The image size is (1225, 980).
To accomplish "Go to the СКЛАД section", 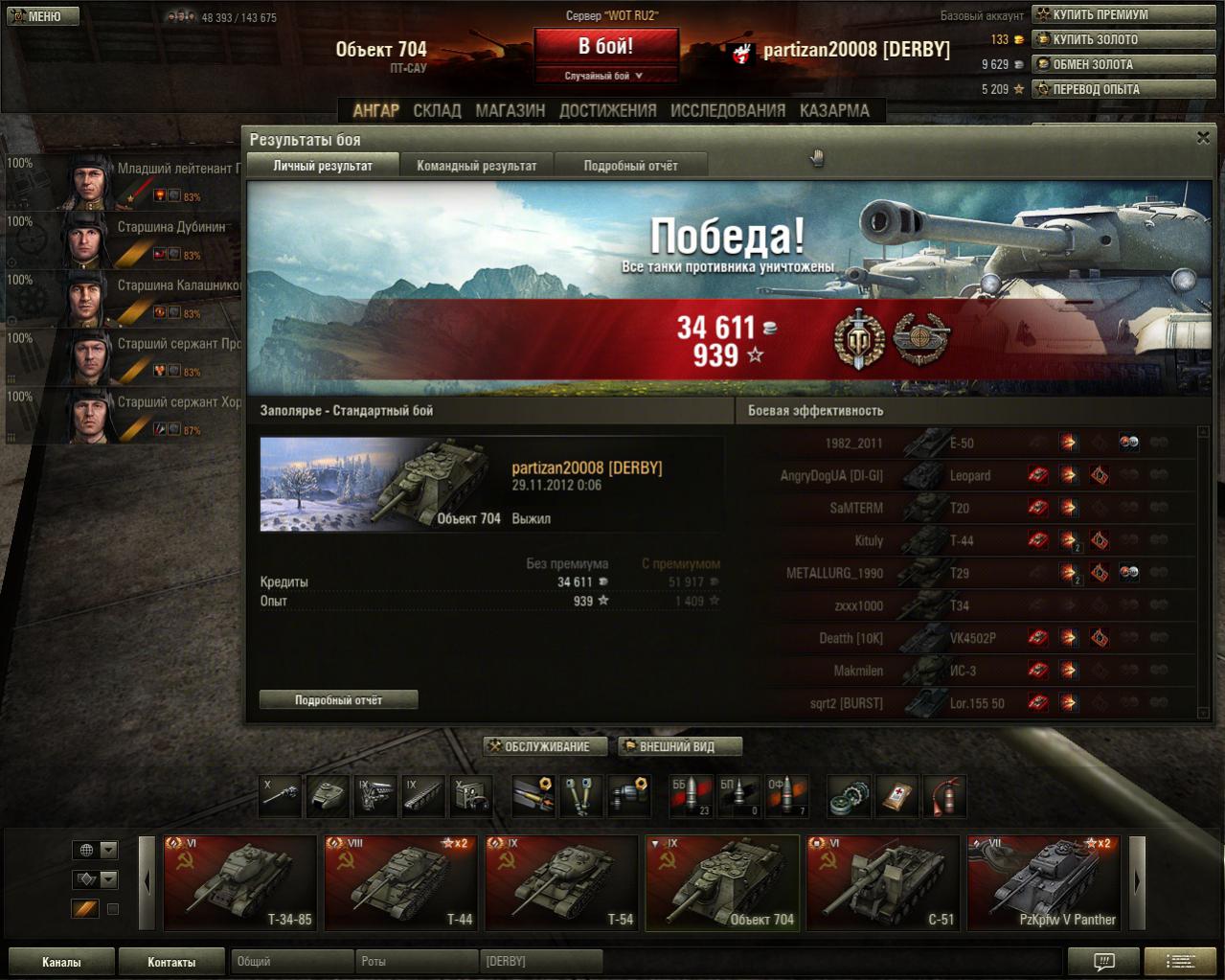I will [437, 111].
